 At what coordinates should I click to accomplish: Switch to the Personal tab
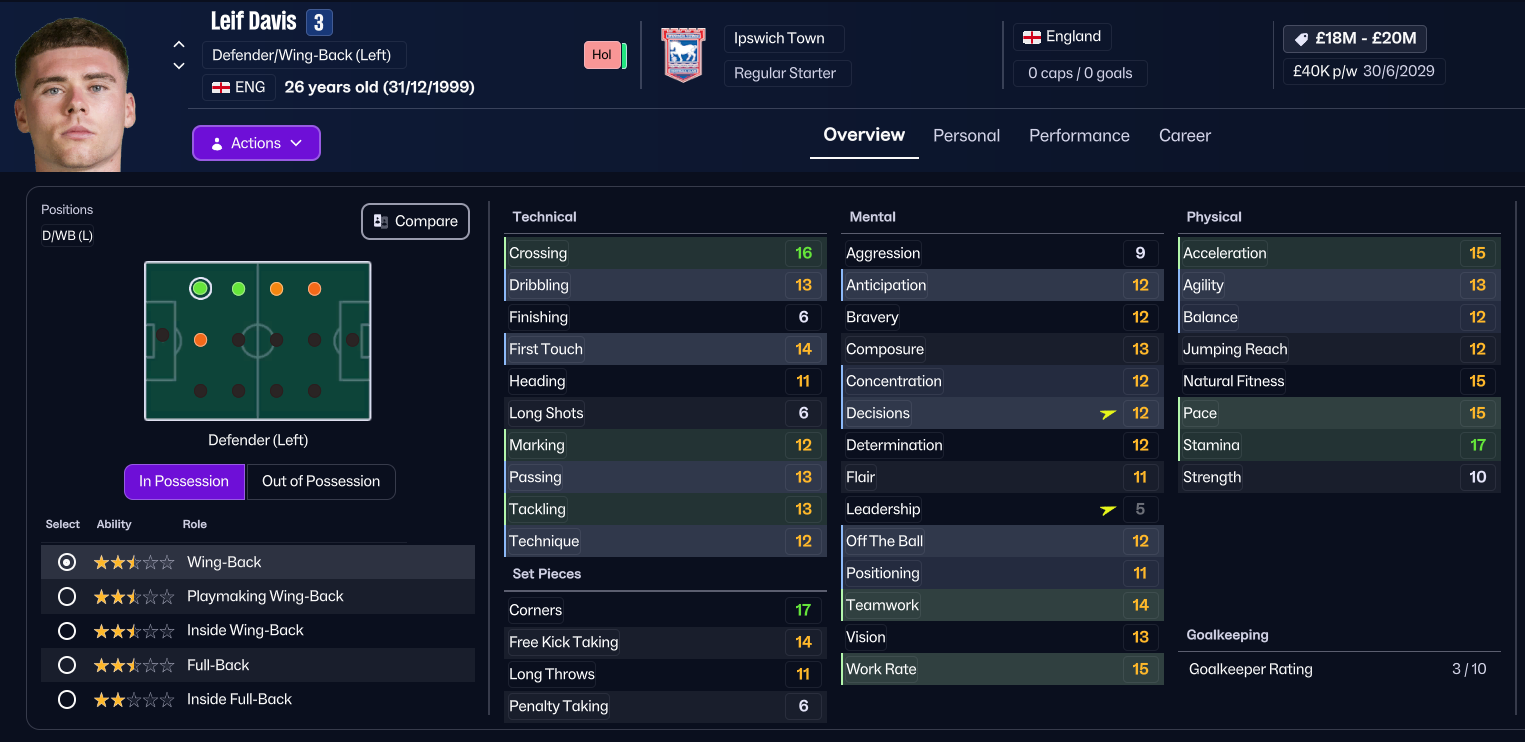(x=966, y=136)
